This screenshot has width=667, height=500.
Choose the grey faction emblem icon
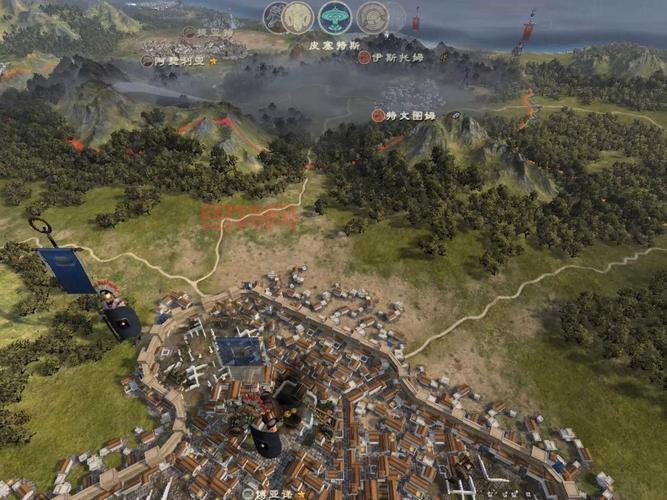[373, 17]
